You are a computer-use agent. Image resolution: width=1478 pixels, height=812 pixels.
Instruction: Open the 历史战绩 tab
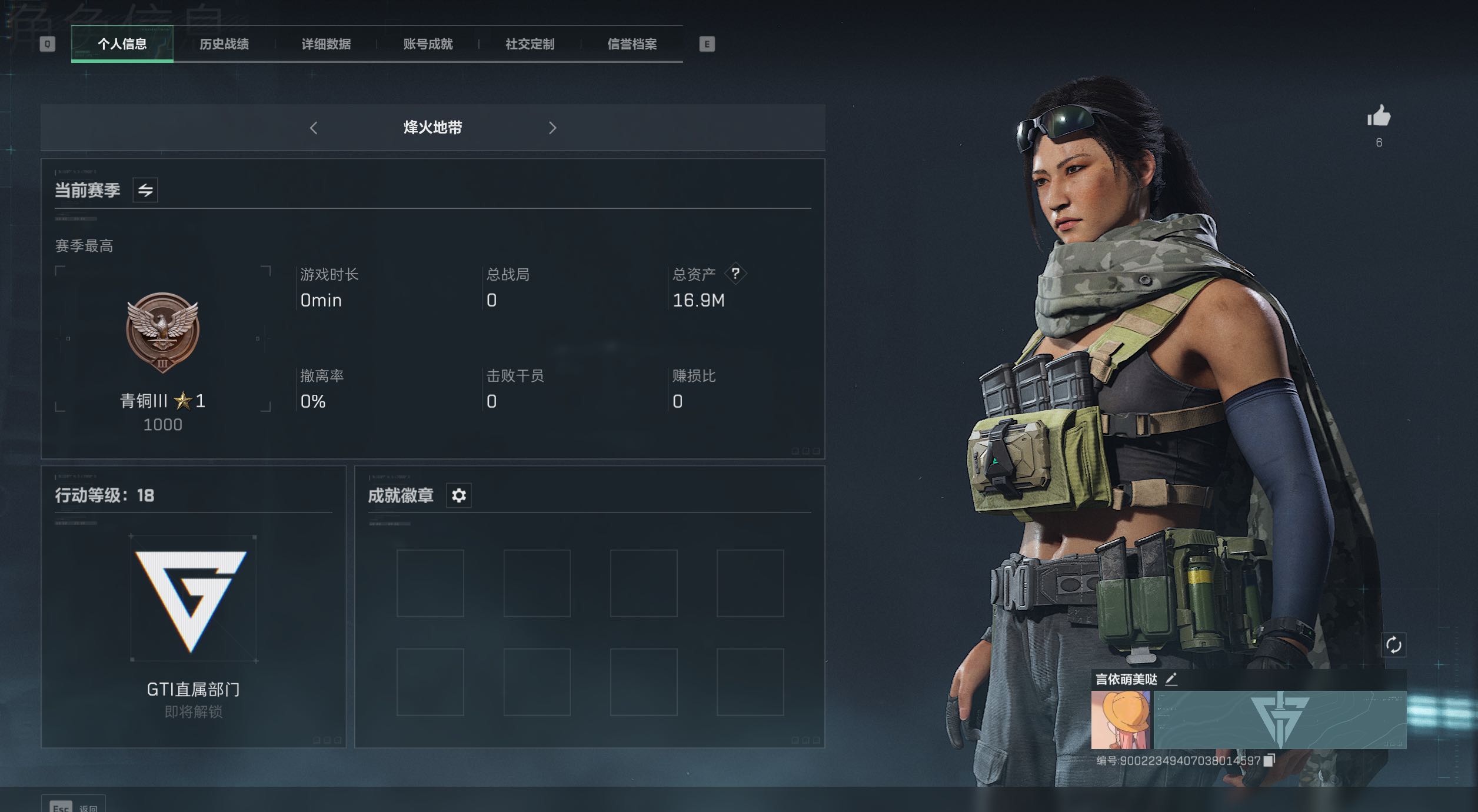point(224,44)
